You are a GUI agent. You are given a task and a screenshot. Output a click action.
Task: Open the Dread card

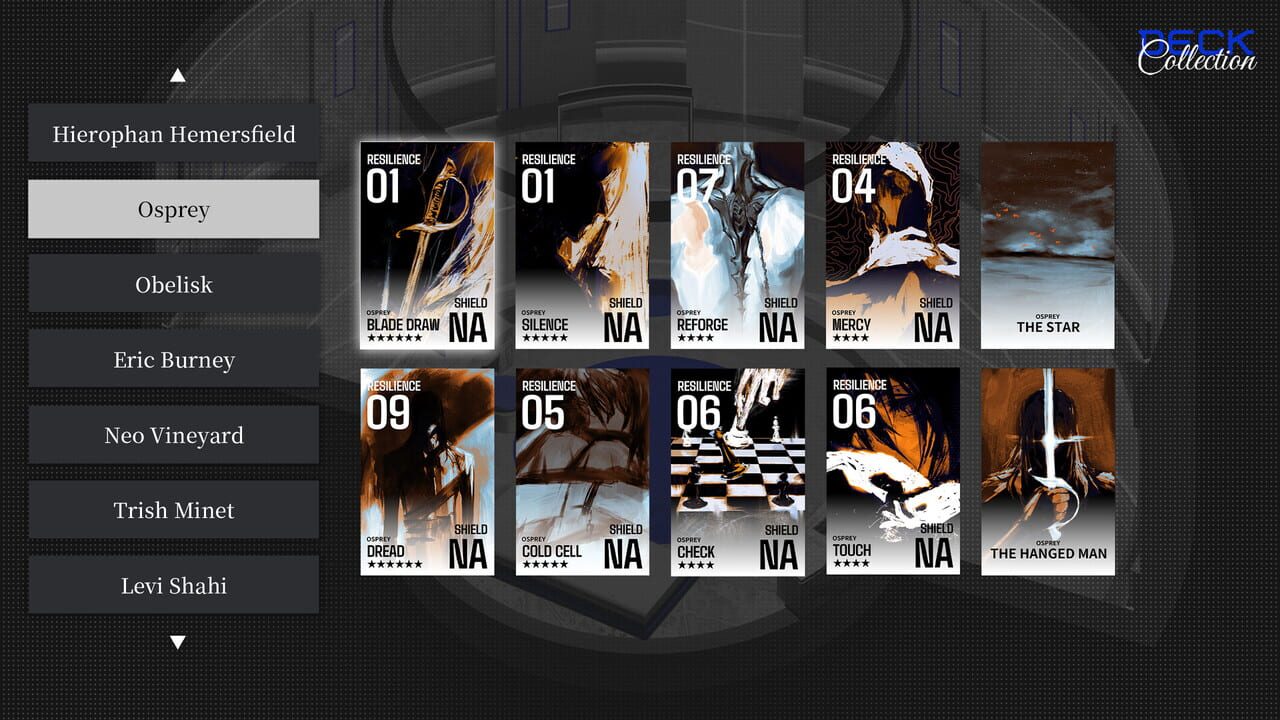(427, 470)
